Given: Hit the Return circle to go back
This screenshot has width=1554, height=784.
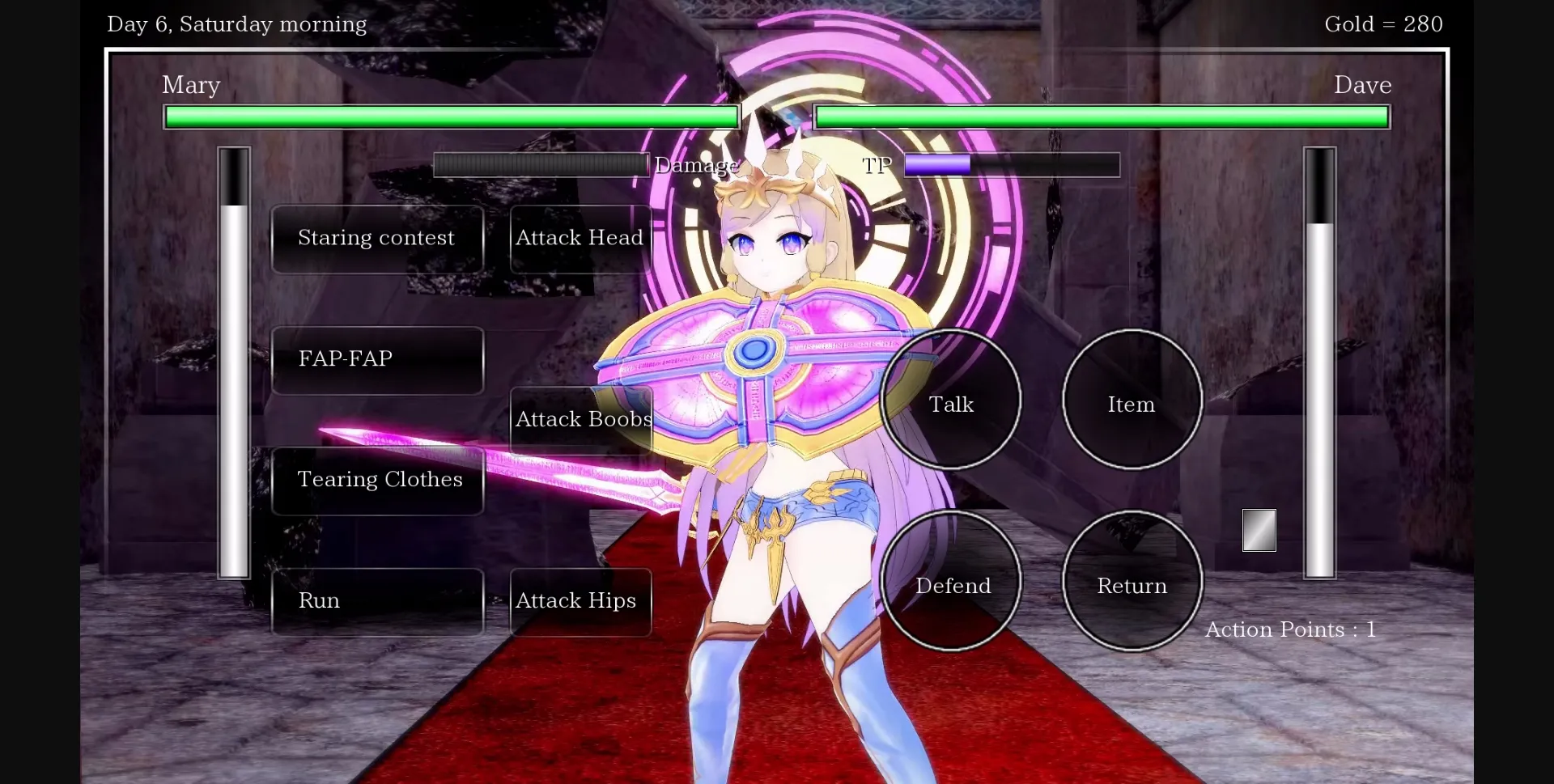Looking at the screenshot, I should coord(1131,584).
